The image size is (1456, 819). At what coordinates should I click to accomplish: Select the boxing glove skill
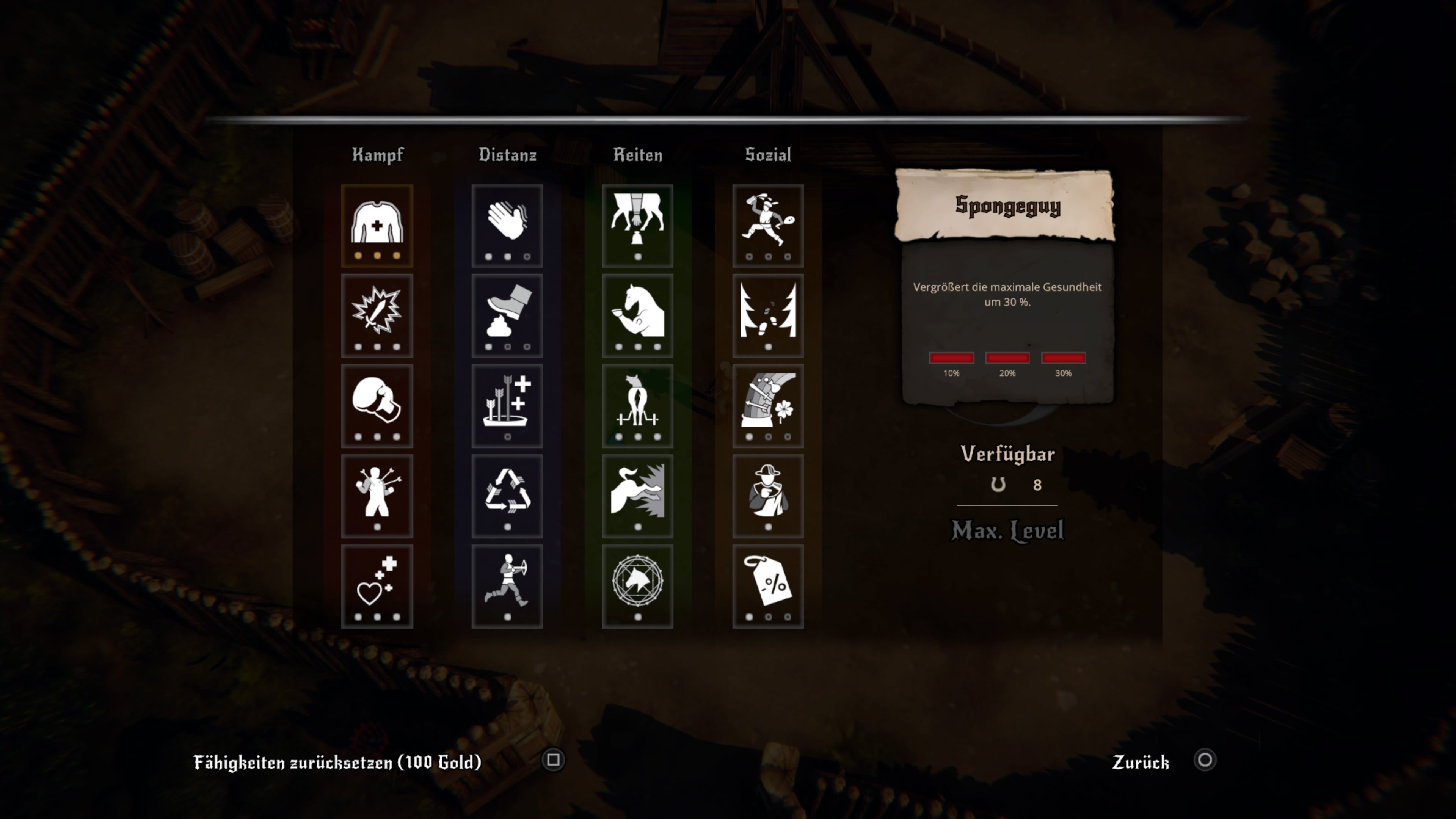(377, 405)
